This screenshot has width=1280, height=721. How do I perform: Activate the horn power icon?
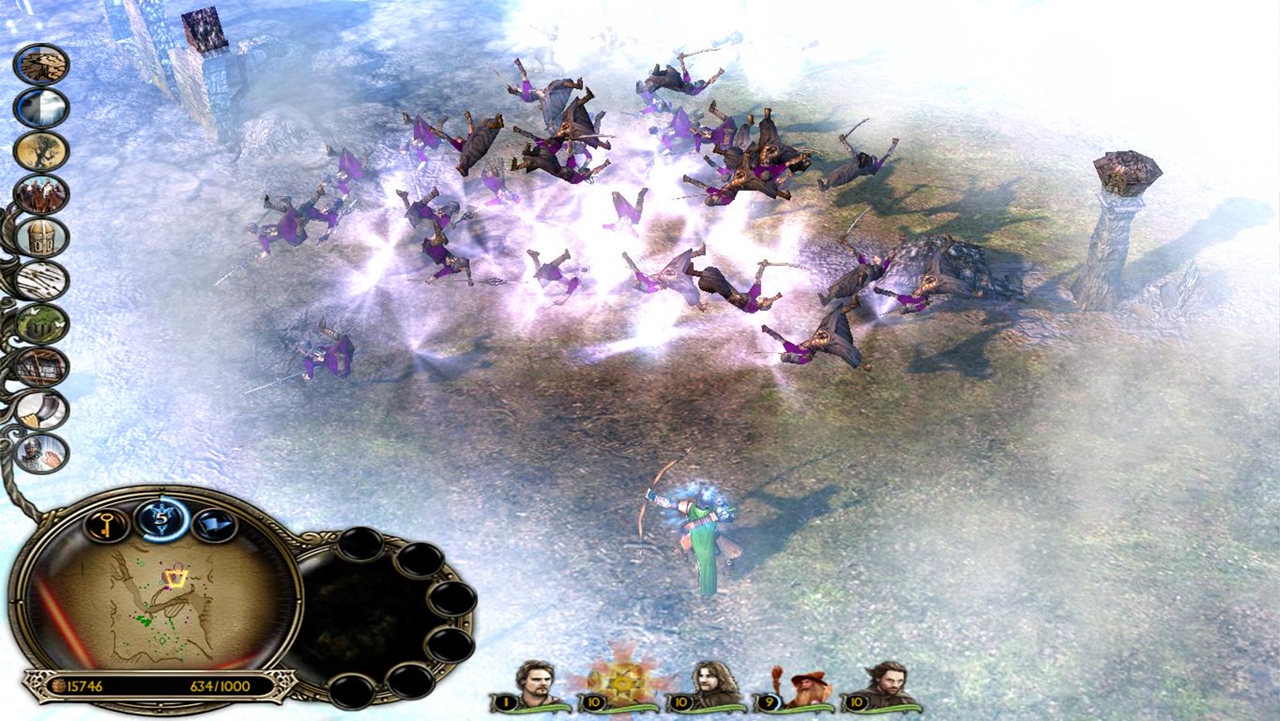coord(41,410)
